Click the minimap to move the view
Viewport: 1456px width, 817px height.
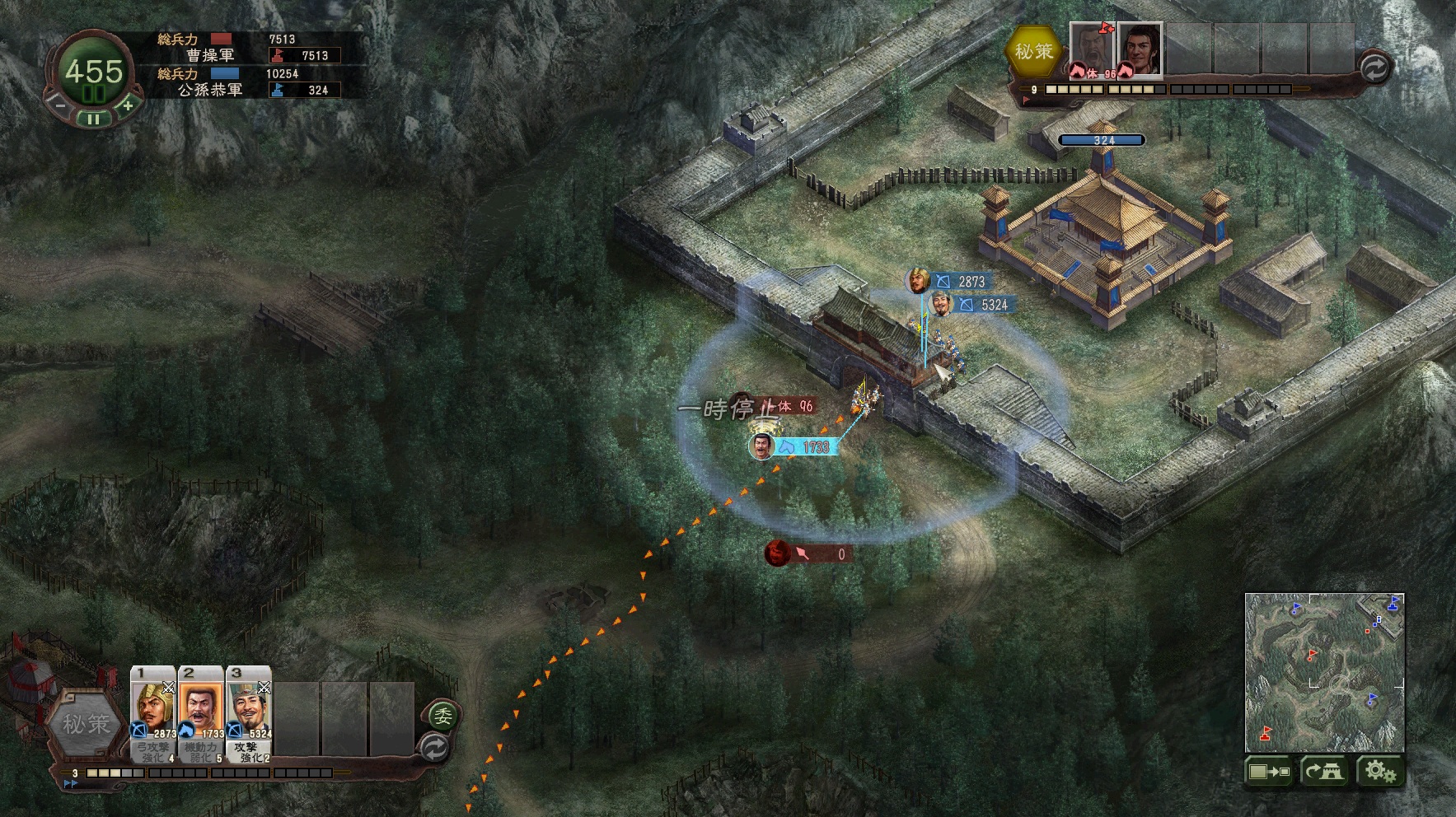tap(1324, 671)
